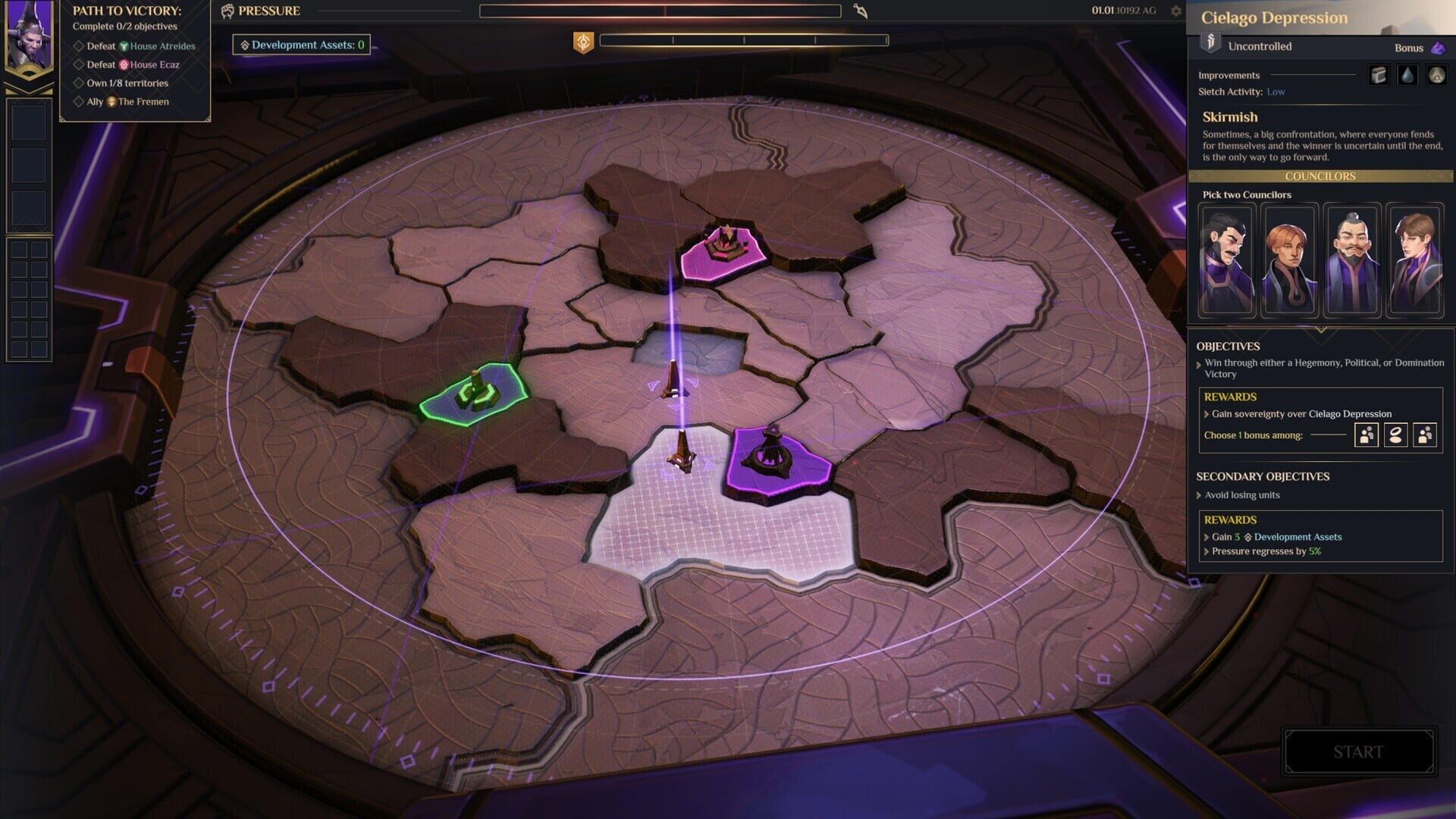
Task: Check the Defeat House Atreides objective diamond
Action: (x=80, y=46)
